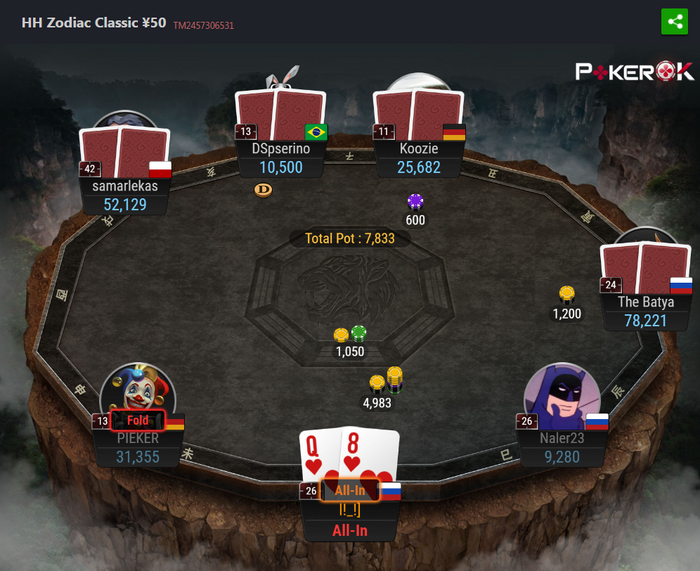Viewport: 700px width, 571px height.
Task: Select PIEKER's joker avatar
Action: [138, 391]
